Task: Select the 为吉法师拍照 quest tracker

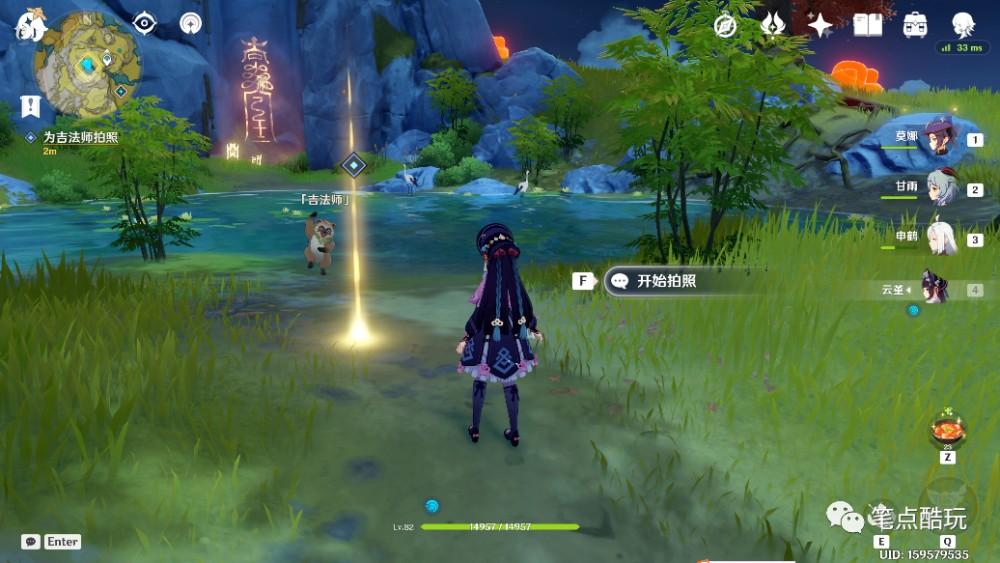Action: (x=80, y=137)
